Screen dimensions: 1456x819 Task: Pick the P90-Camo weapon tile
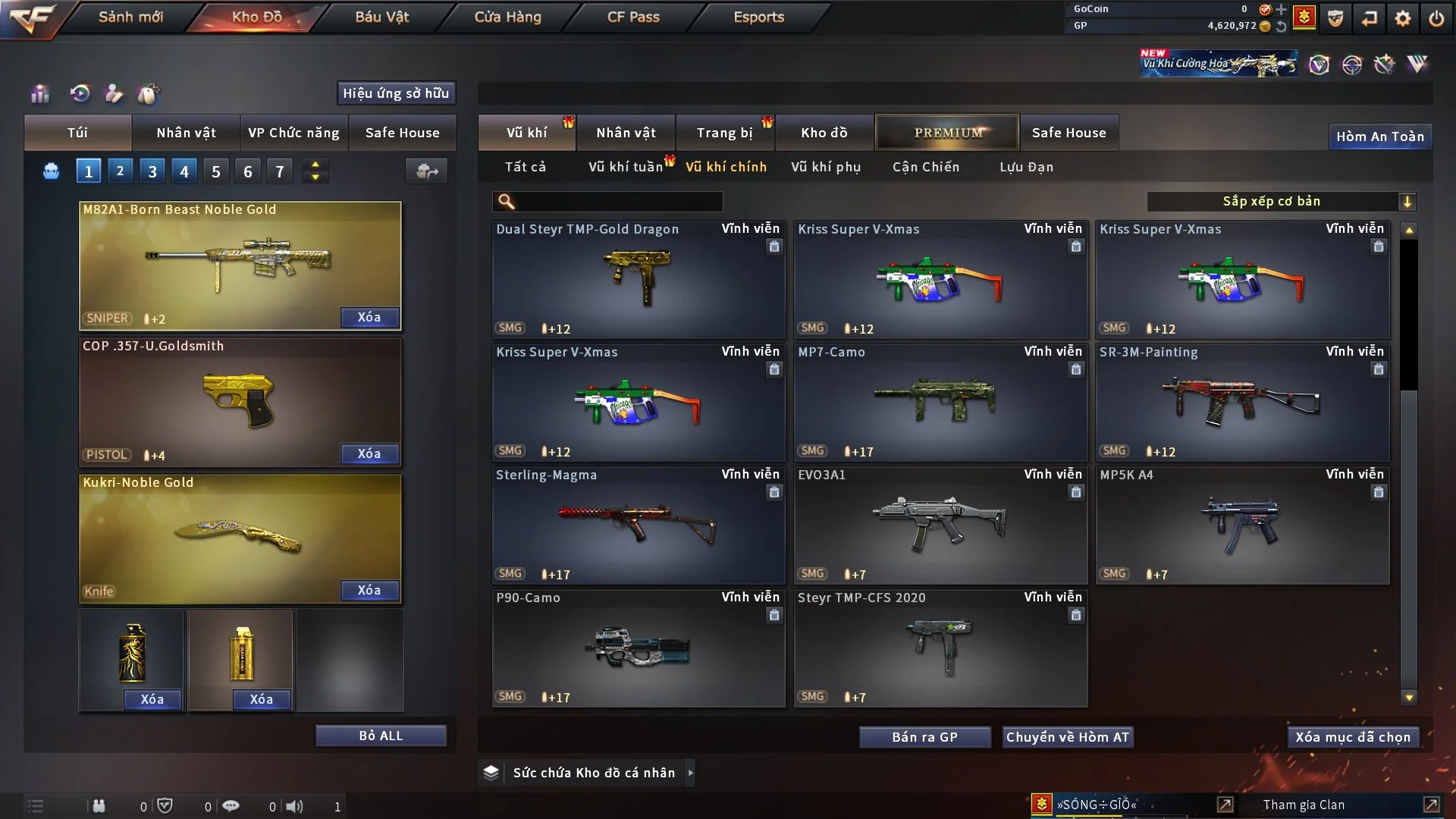coord(639,648)
